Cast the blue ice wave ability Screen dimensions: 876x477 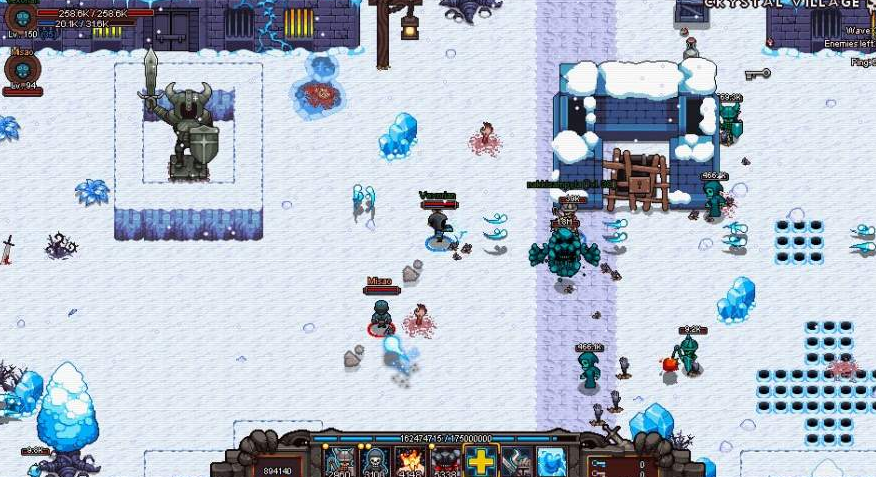[x=552, y=462]
